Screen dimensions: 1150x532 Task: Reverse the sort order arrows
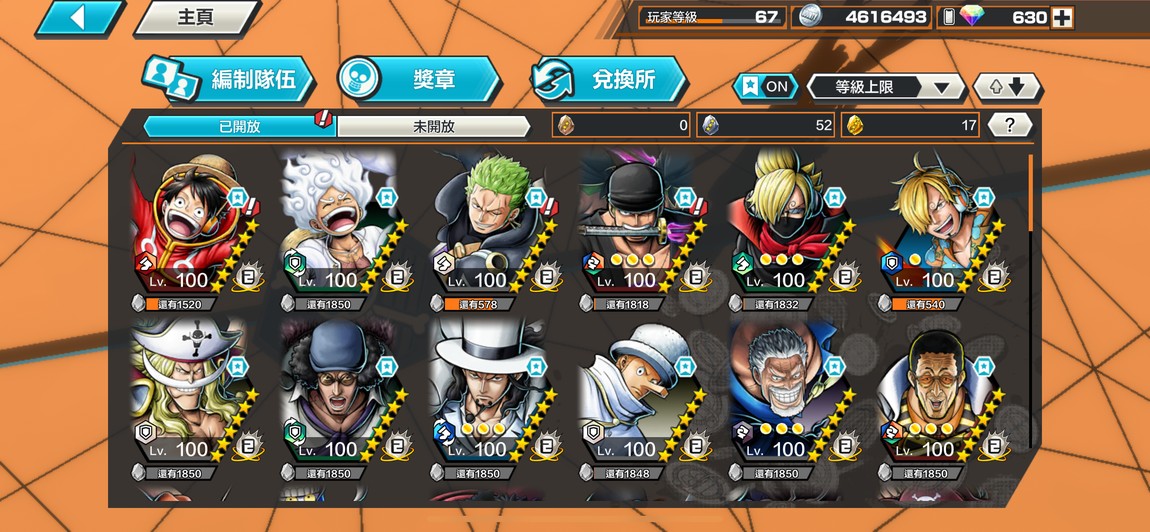pyautogui.click(x=1006, y=87)
